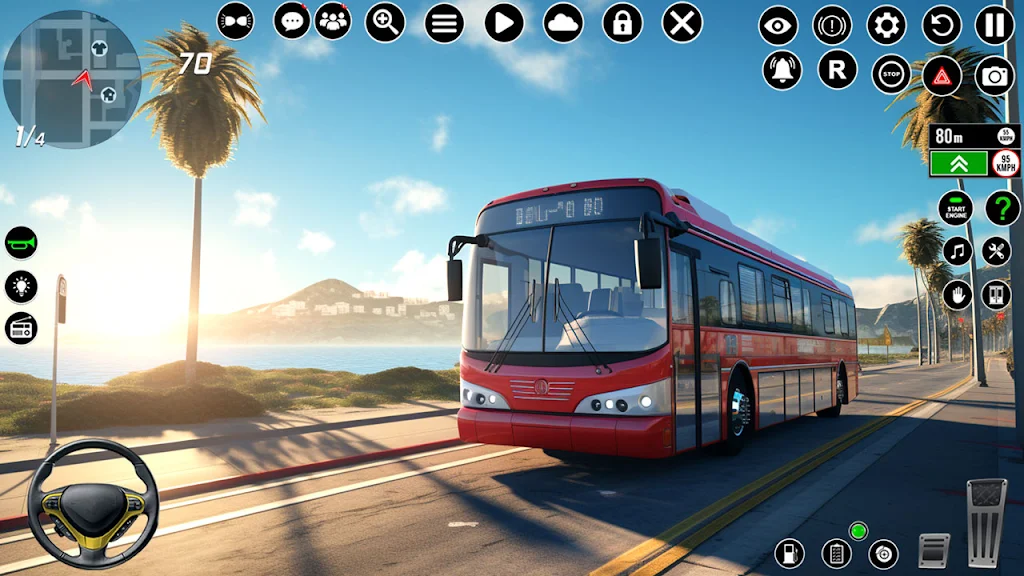This screenshot has width=1024, height=576.
Task: Activate the red hazard triangle lights
Action: point(941,75)
